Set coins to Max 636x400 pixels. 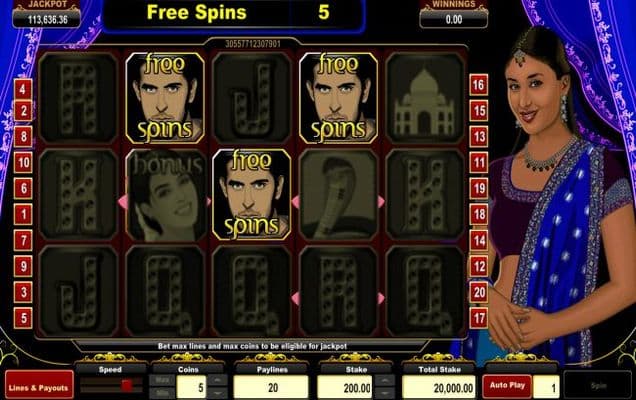click(162, 379)
